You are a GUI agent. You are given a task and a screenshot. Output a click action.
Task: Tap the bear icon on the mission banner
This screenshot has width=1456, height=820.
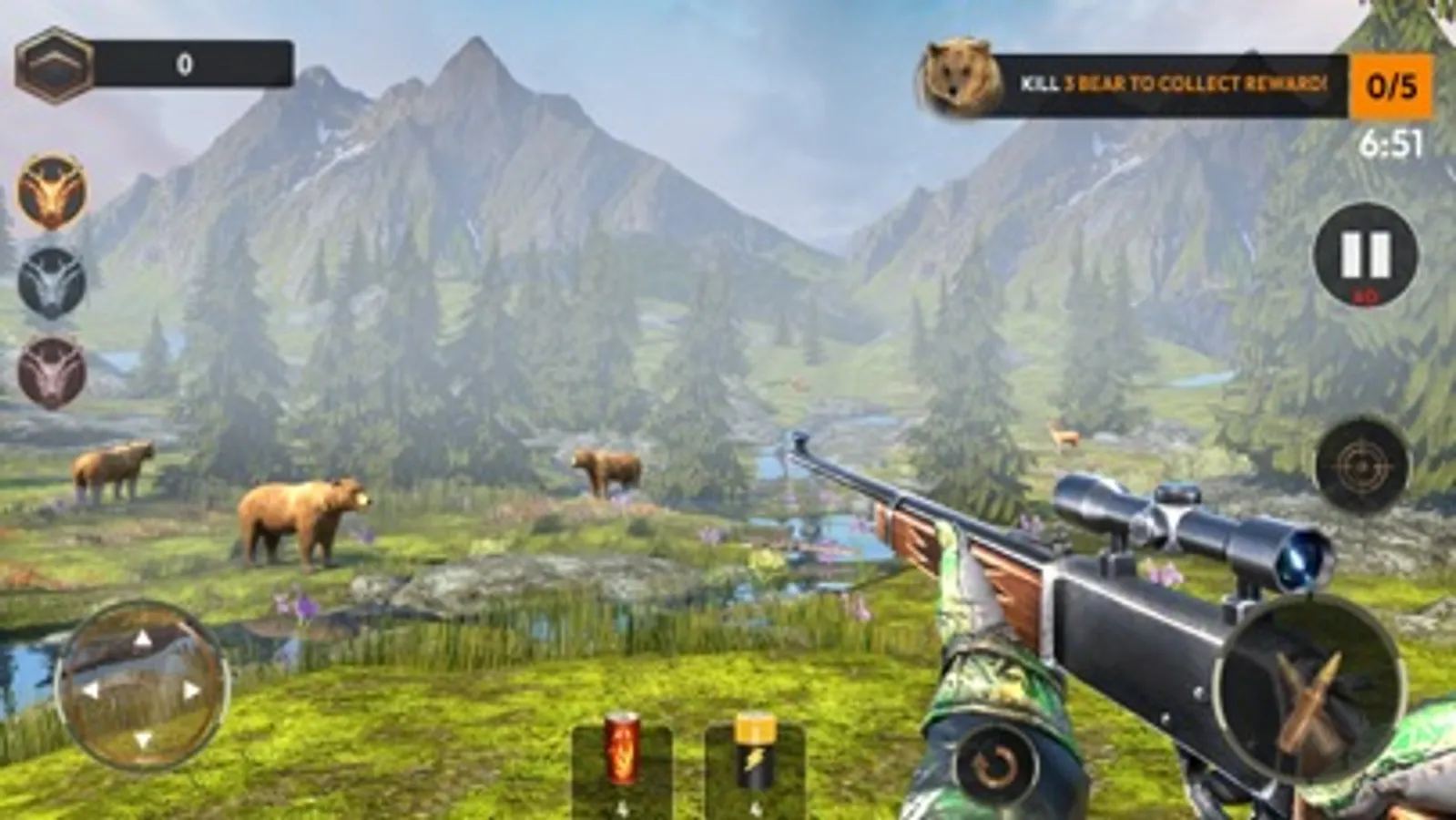961,77
